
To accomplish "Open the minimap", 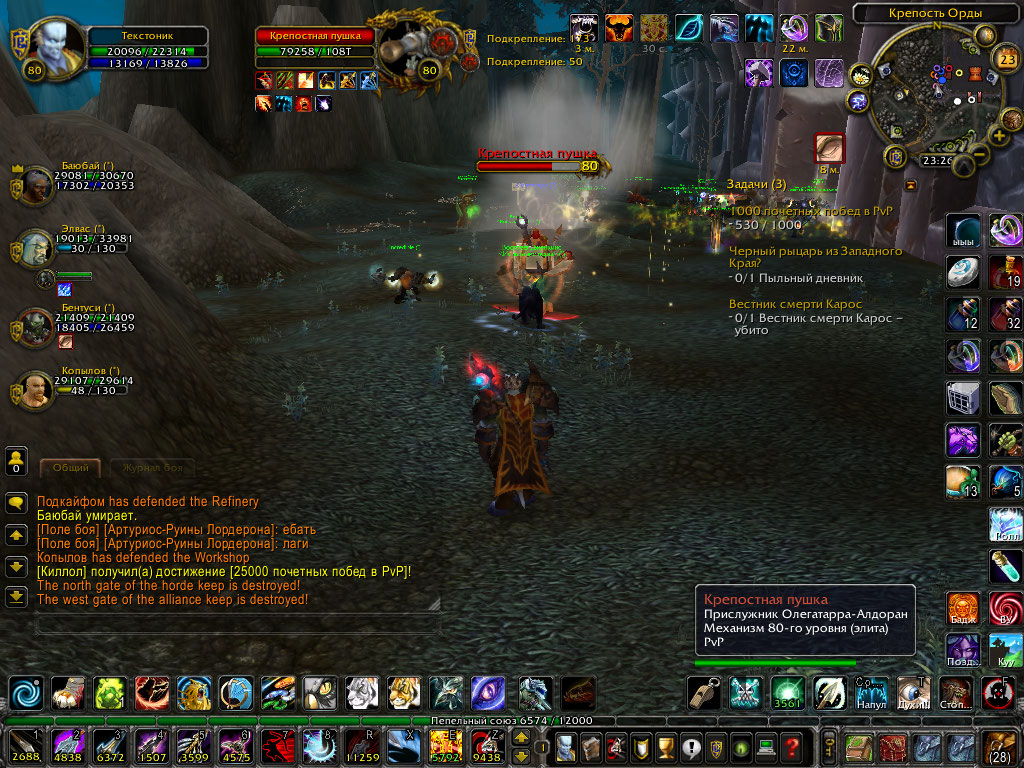I will tap(934, 95).
